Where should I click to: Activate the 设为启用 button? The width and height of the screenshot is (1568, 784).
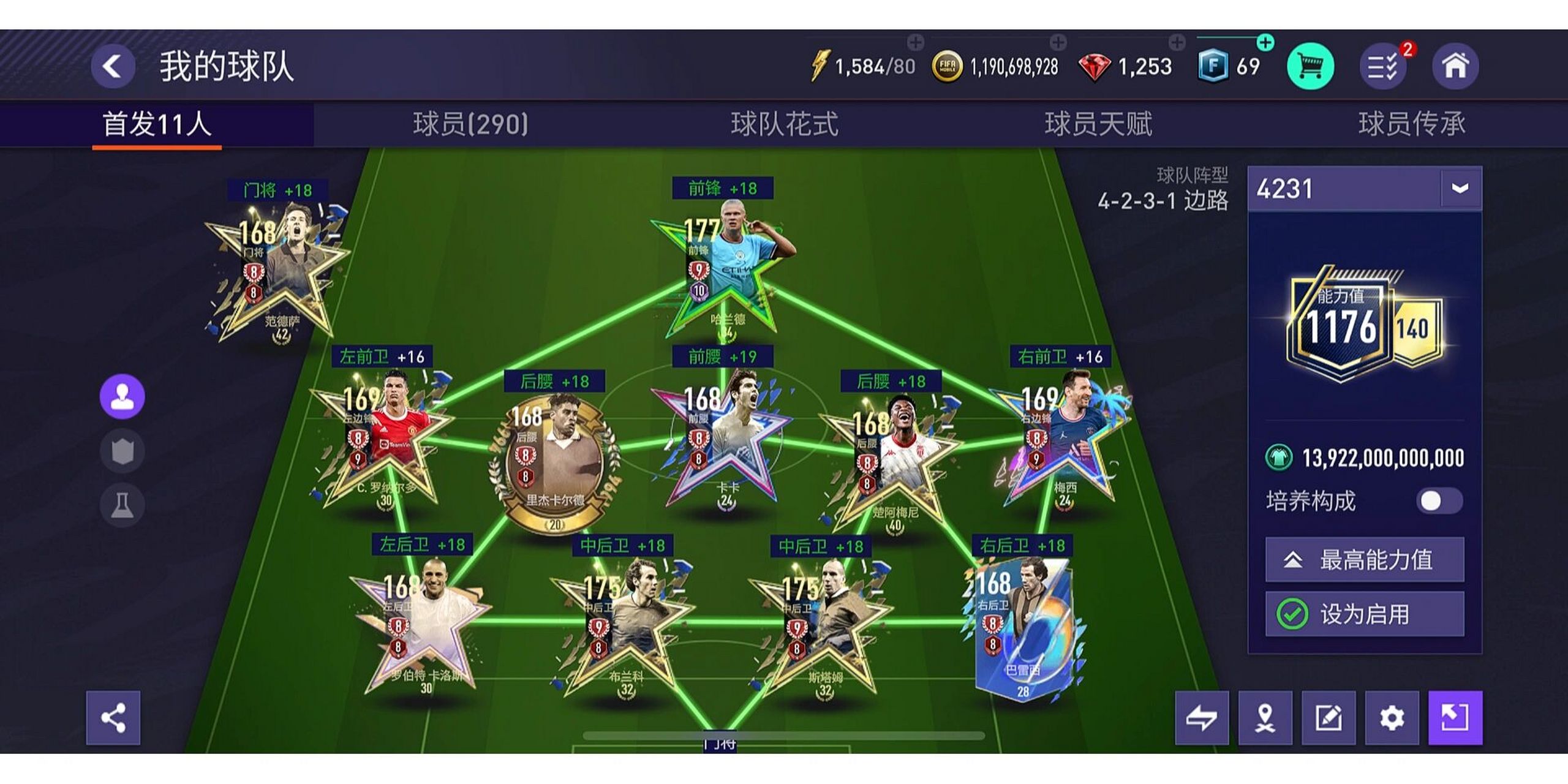click(1365, 614)
